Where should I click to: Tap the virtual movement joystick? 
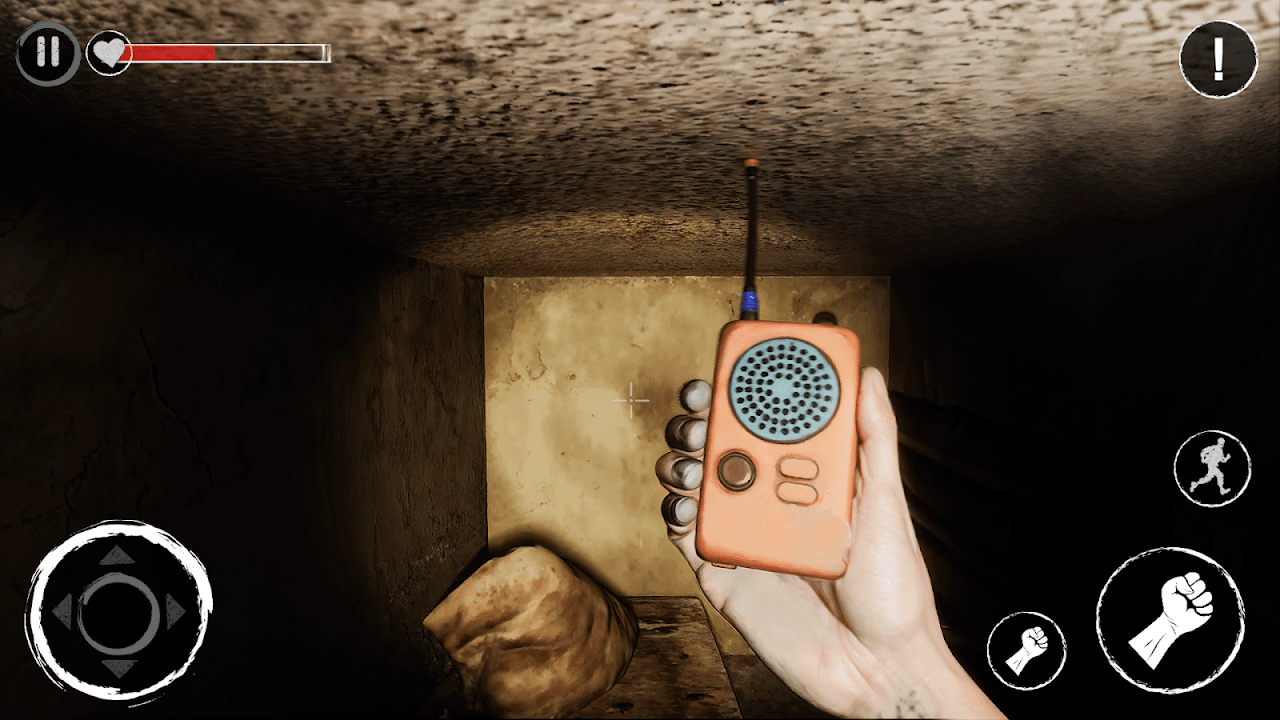(x=119, y=611)
